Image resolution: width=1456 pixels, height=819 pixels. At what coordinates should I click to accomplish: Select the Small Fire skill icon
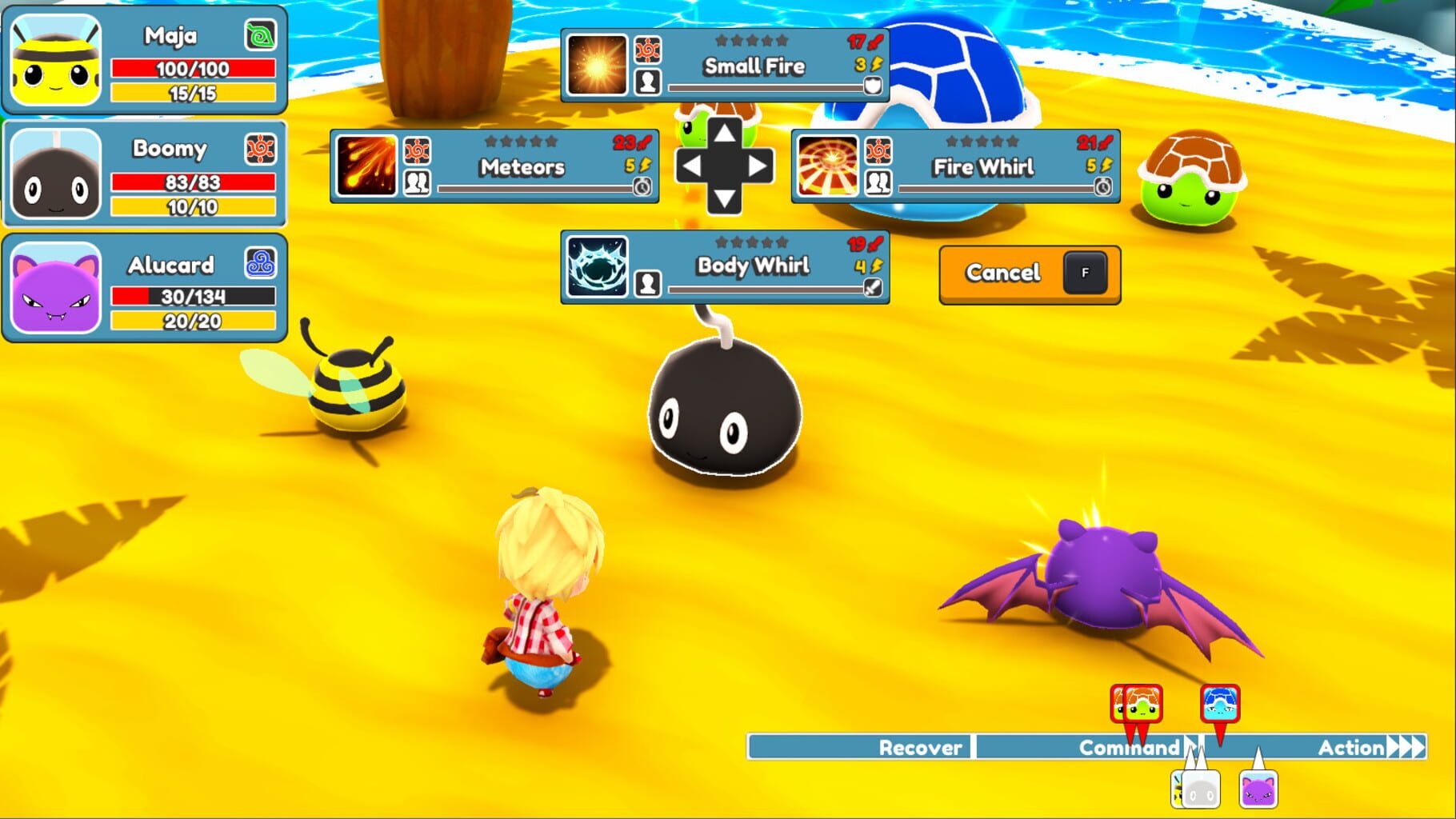pos(596,64)
